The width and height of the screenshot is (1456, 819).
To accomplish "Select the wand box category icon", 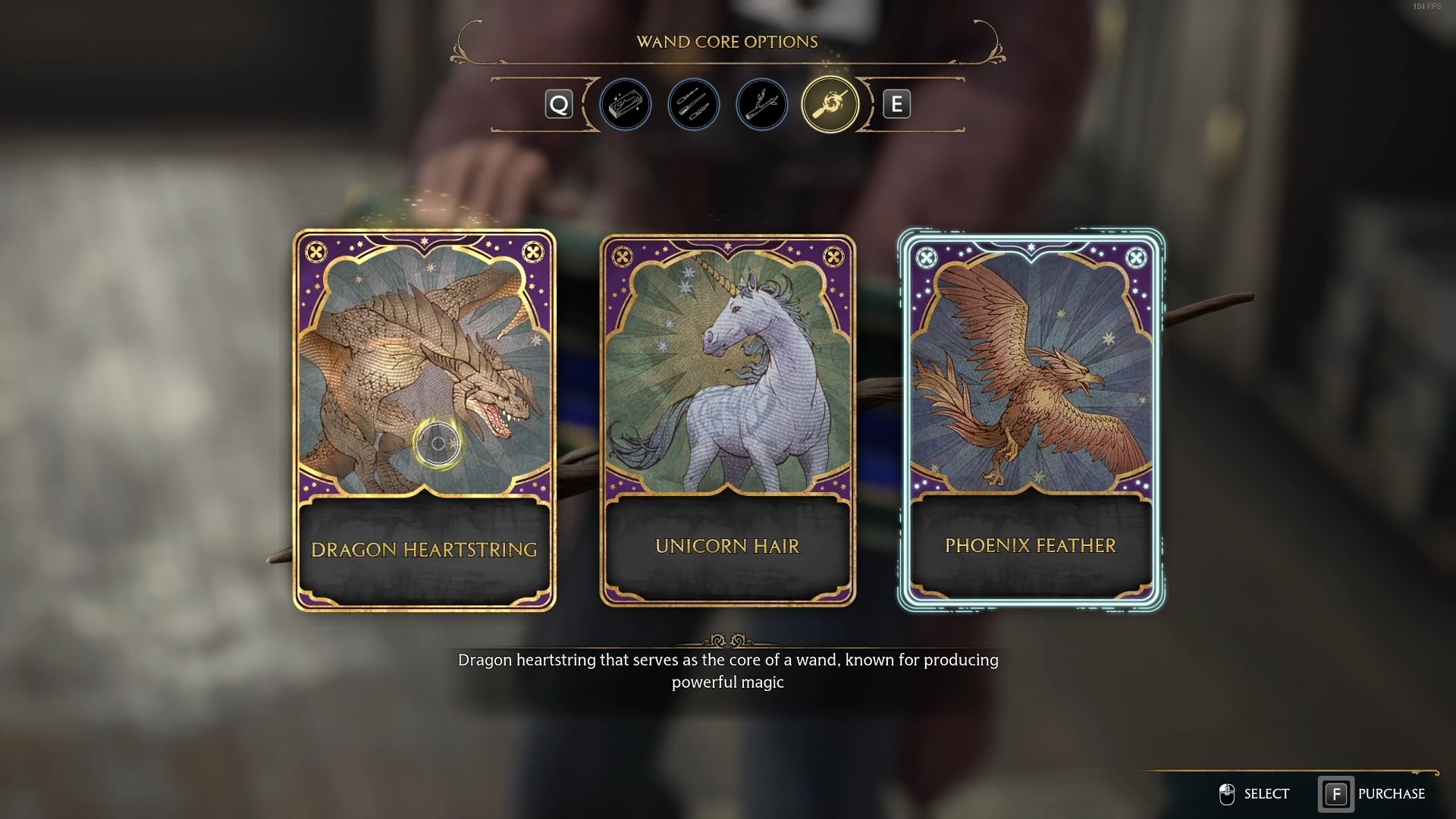I will coord(626,105).
